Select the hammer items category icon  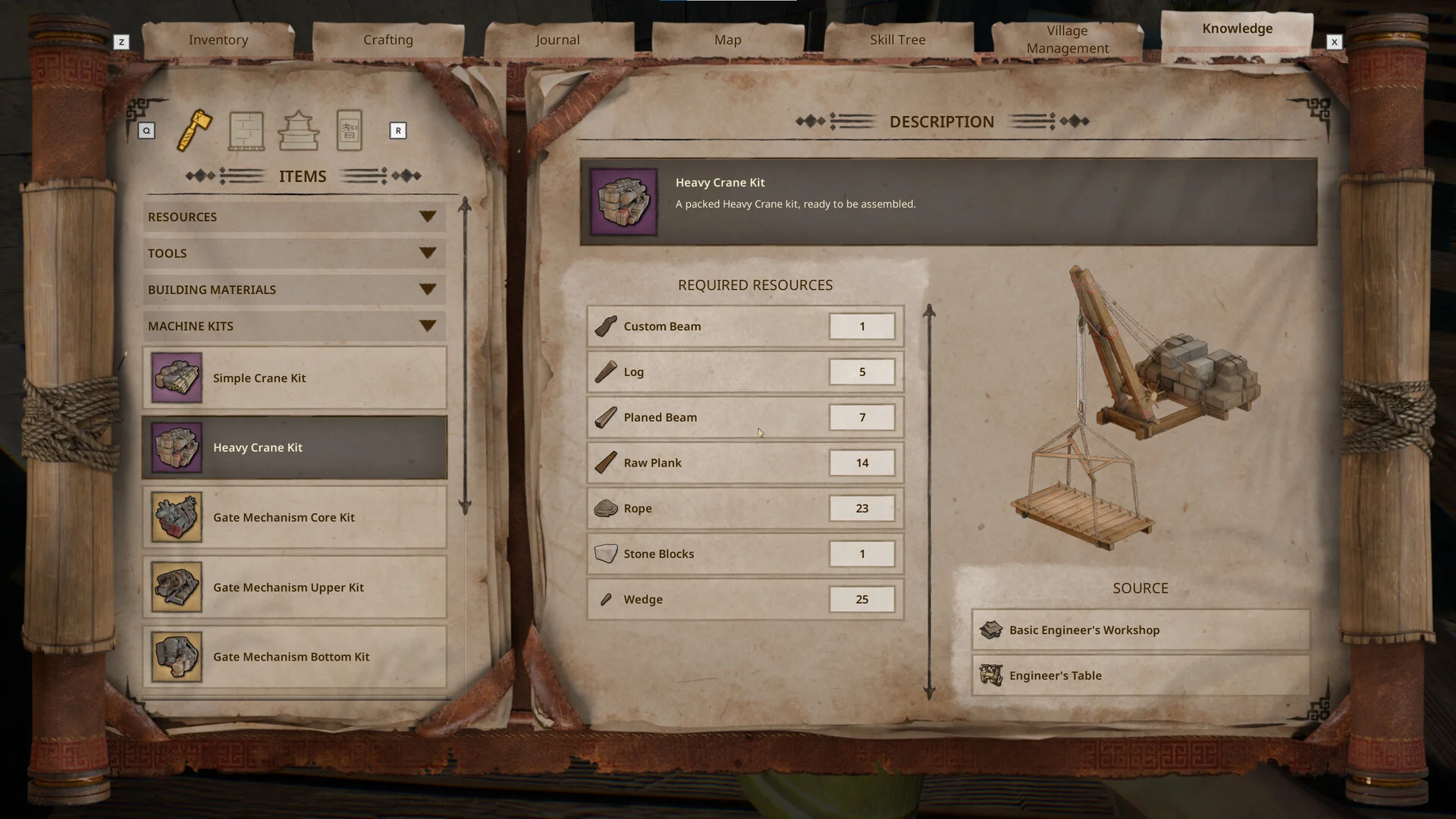tap(195, 130)
